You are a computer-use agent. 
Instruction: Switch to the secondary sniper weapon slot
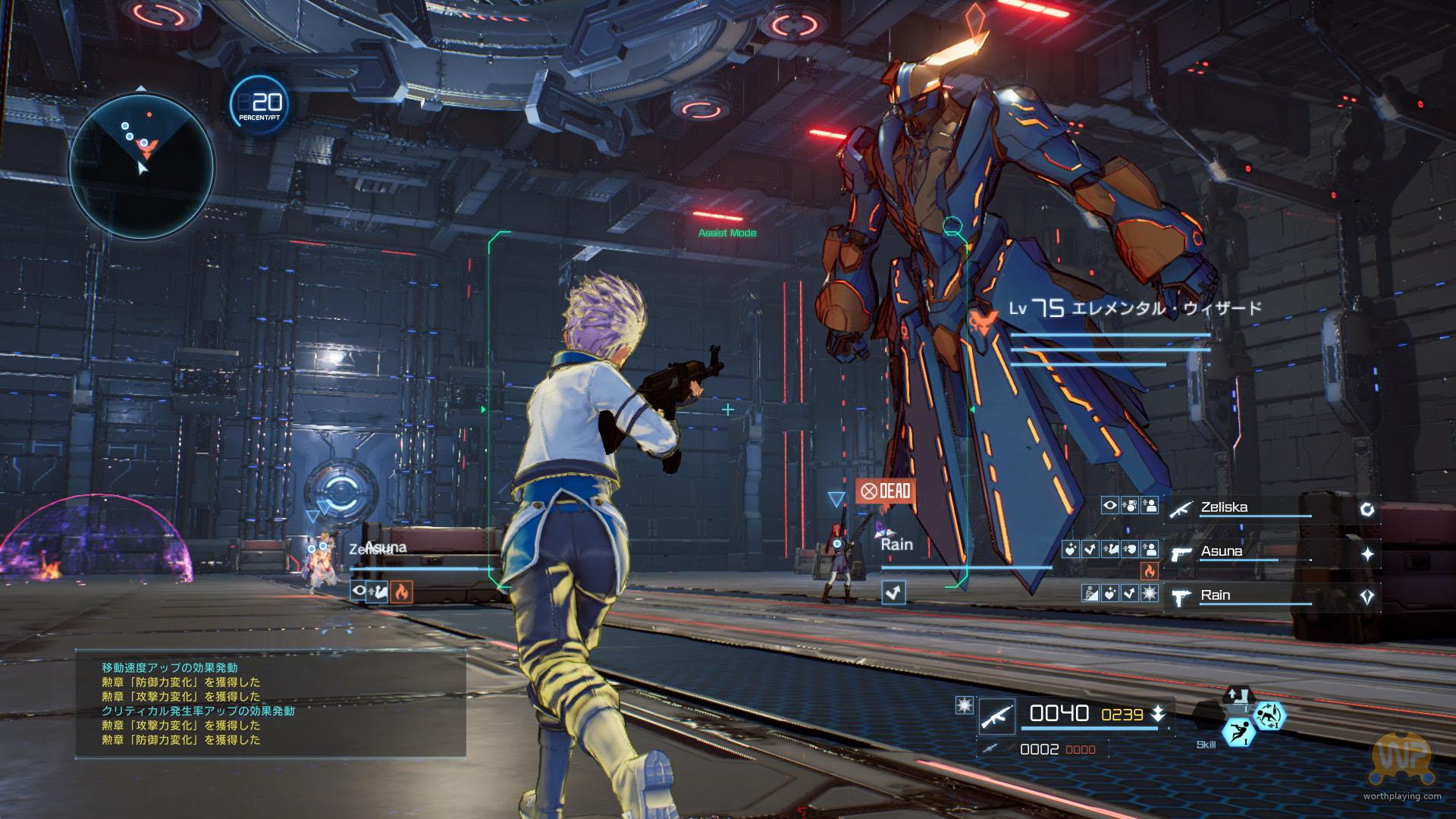[x=990, y=749]
